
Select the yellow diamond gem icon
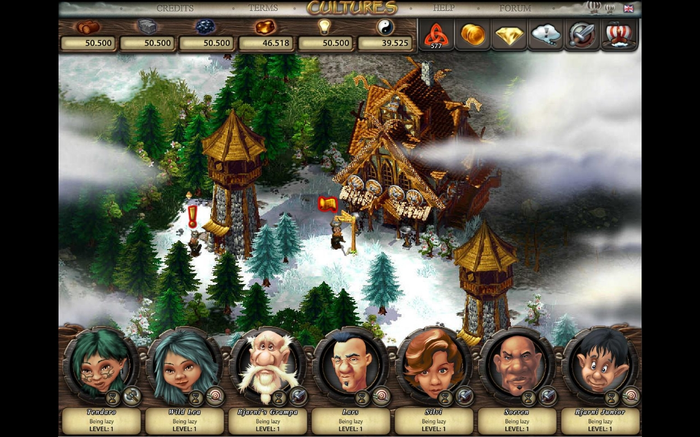coord(509,35)
